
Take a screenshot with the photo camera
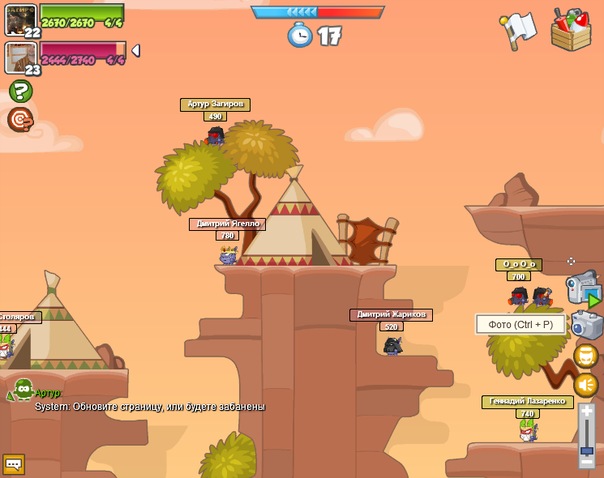click(586, 324)
